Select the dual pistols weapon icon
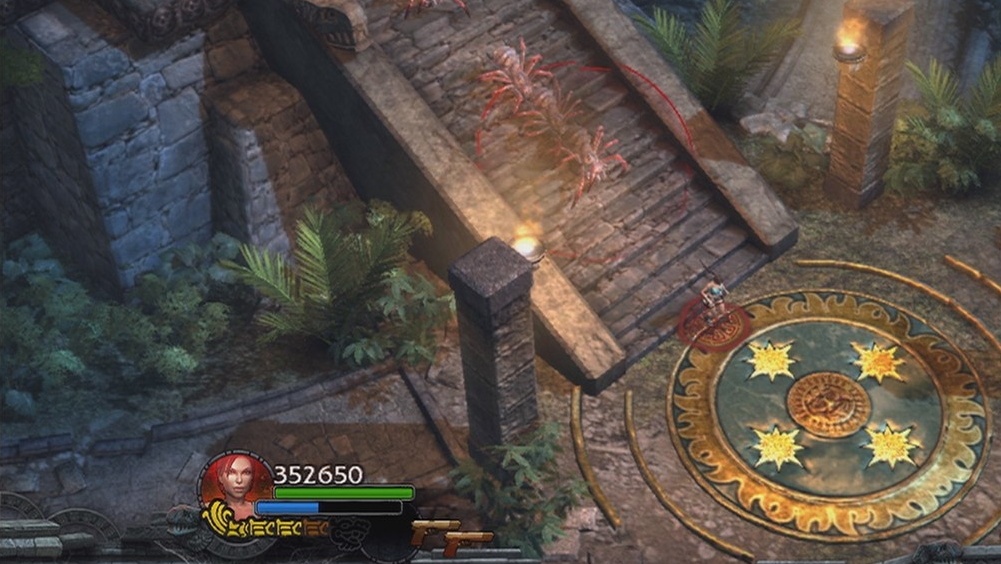Screen dimensions: 1001x564 452,536
